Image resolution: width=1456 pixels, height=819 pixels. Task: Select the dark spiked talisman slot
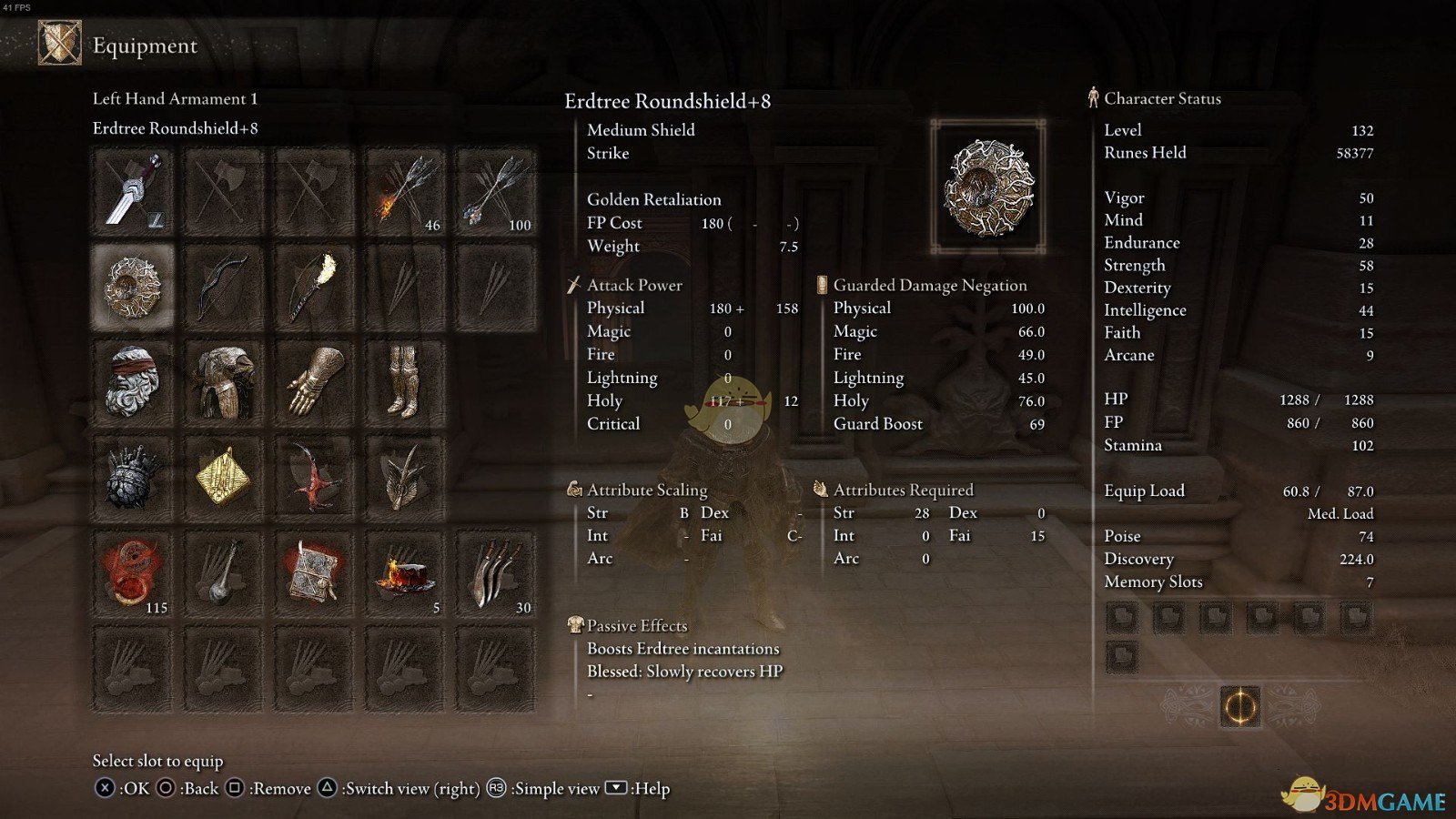(133, 479)
